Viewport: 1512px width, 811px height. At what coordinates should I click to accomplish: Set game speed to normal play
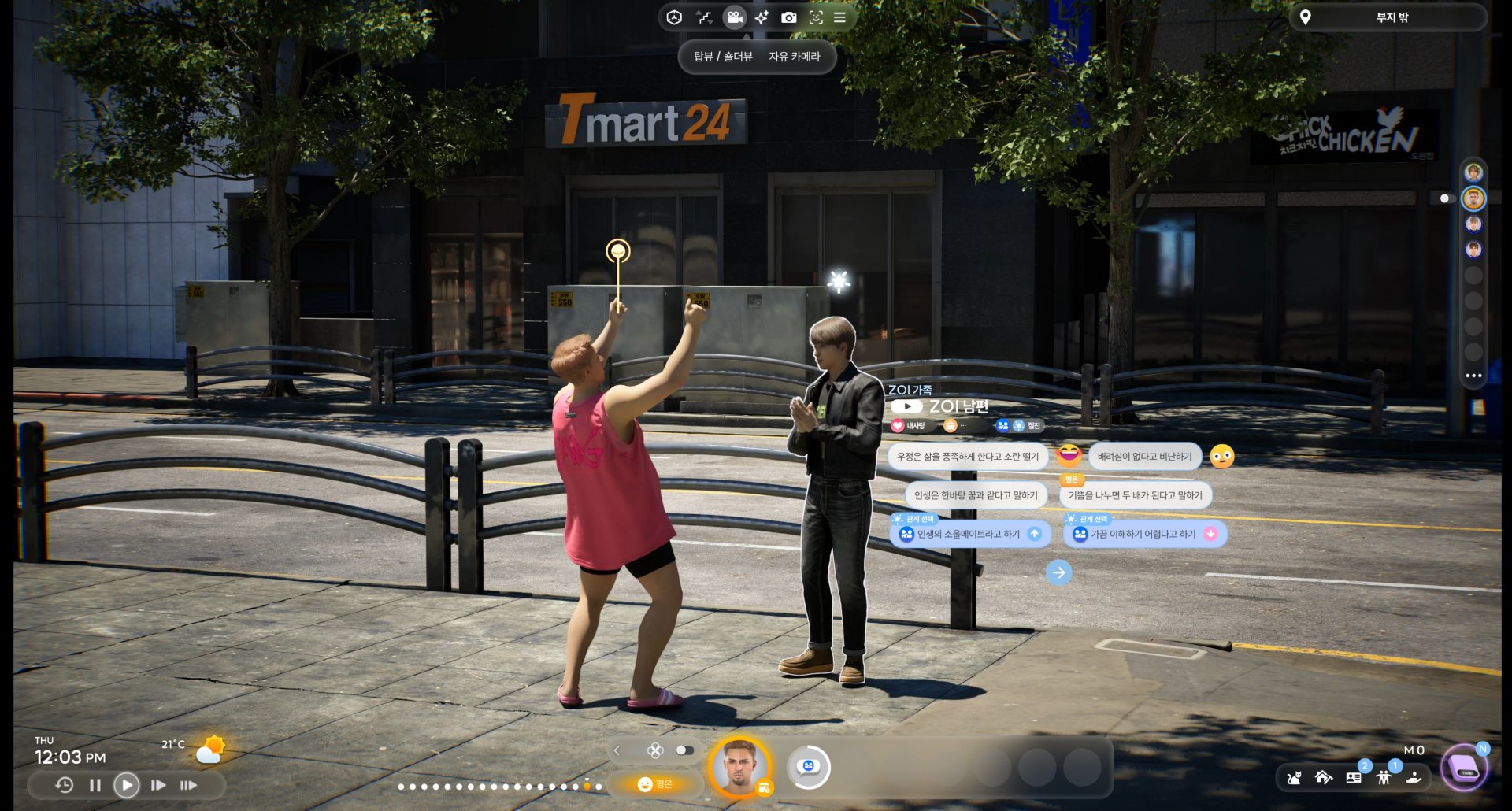(126, 785)
